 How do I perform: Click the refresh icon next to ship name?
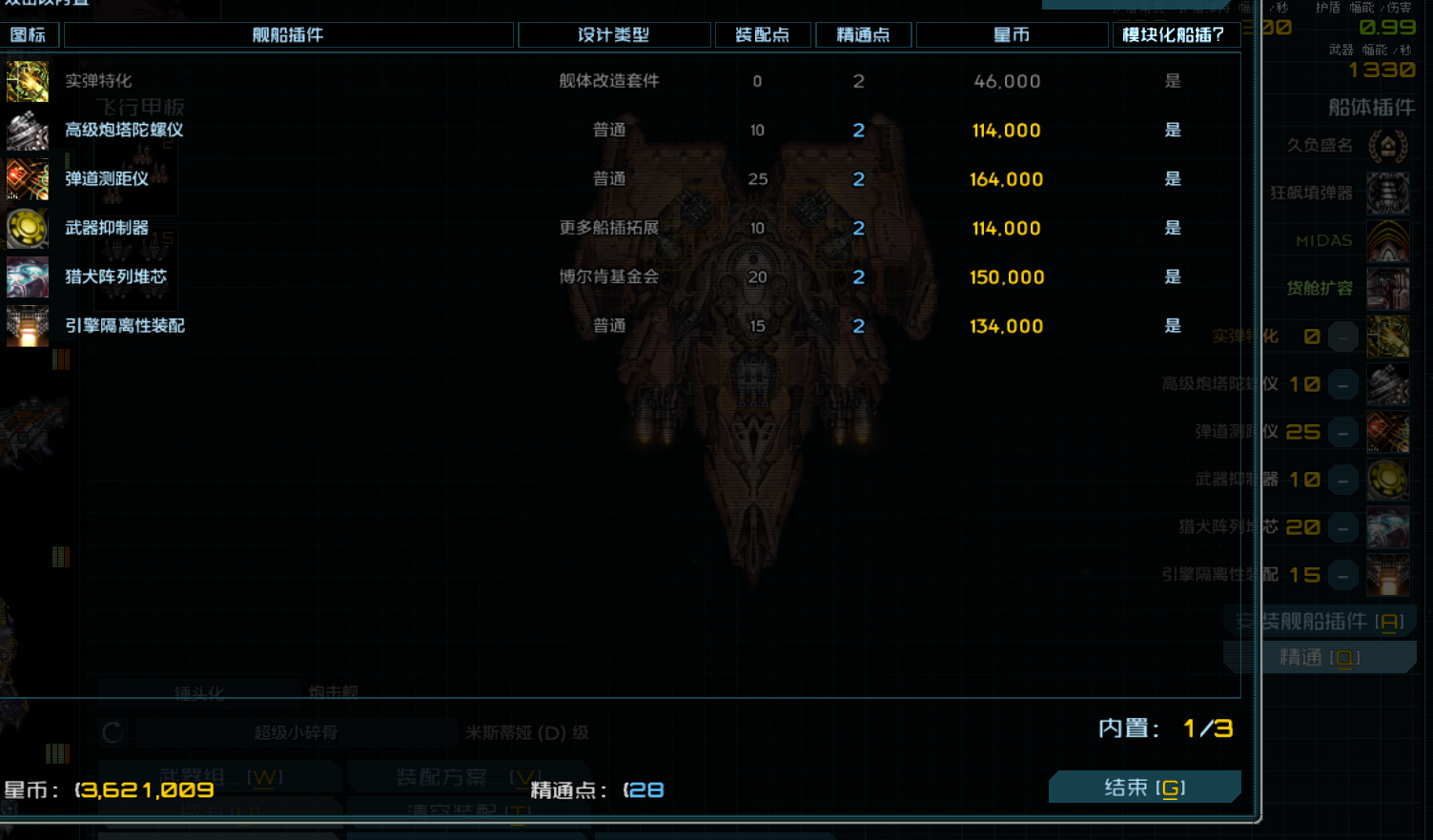112,732
